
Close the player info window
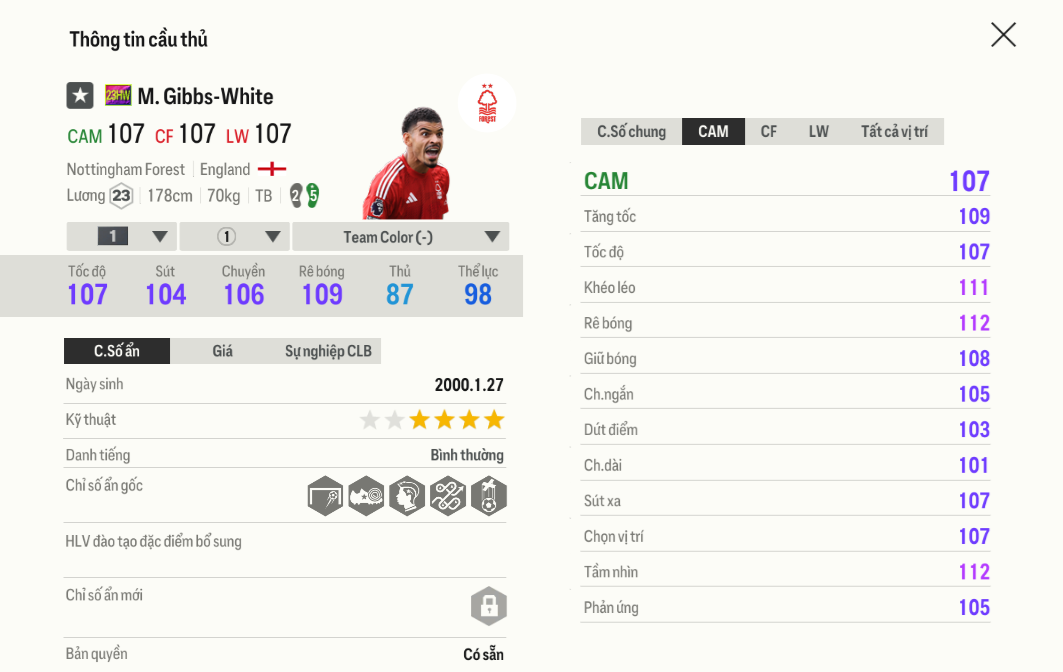1003,35
